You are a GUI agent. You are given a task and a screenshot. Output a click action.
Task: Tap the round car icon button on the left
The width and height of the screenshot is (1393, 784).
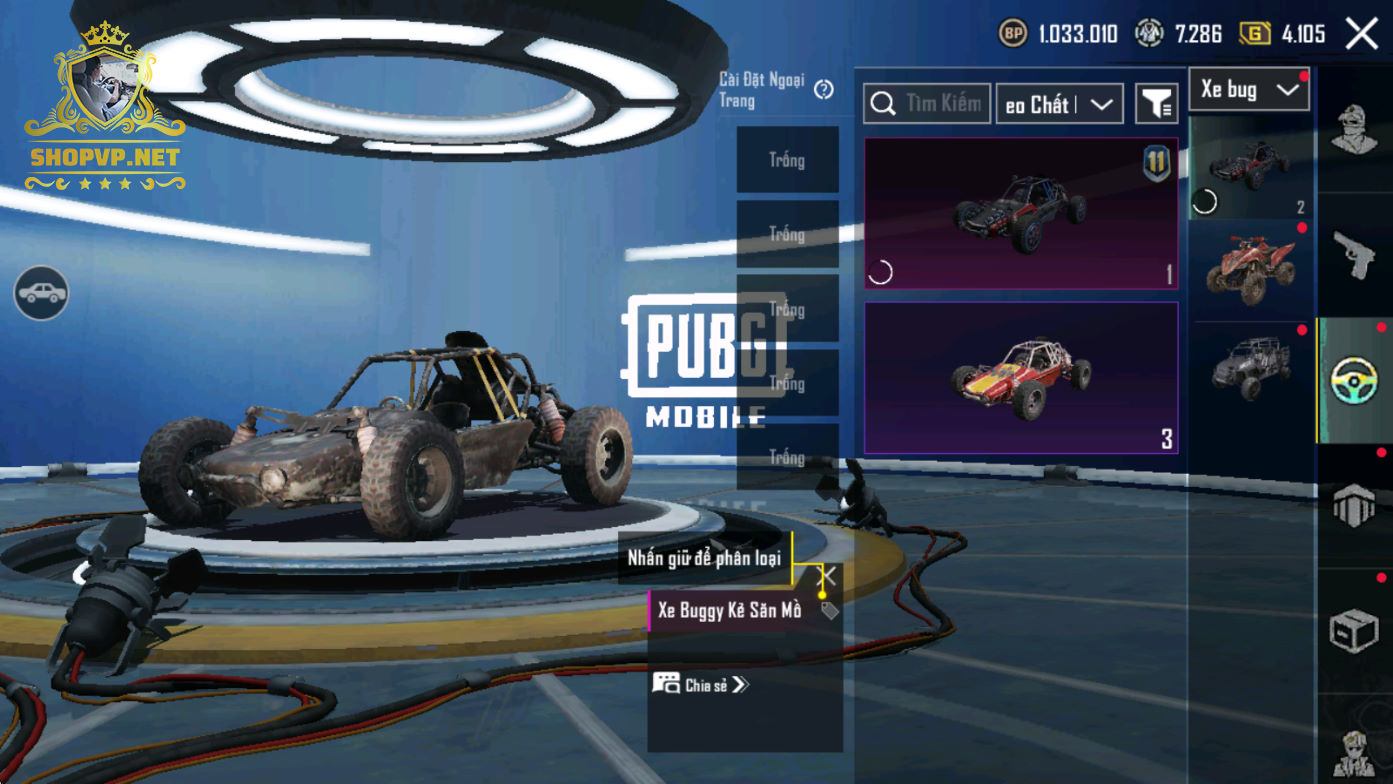41,293
